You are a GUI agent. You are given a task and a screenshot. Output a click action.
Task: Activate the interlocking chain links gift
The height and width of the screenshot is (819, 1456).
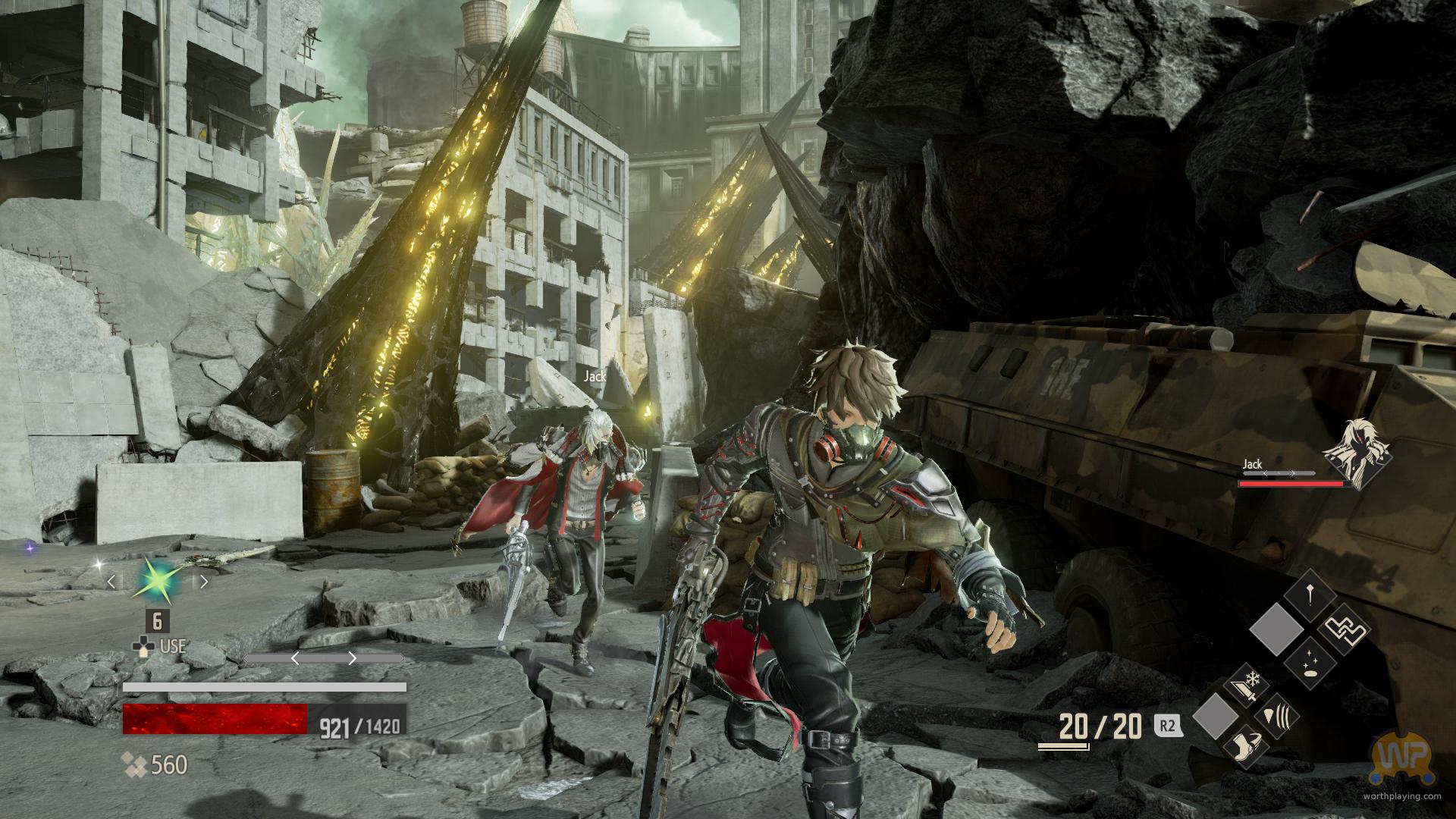(1344, 629)
